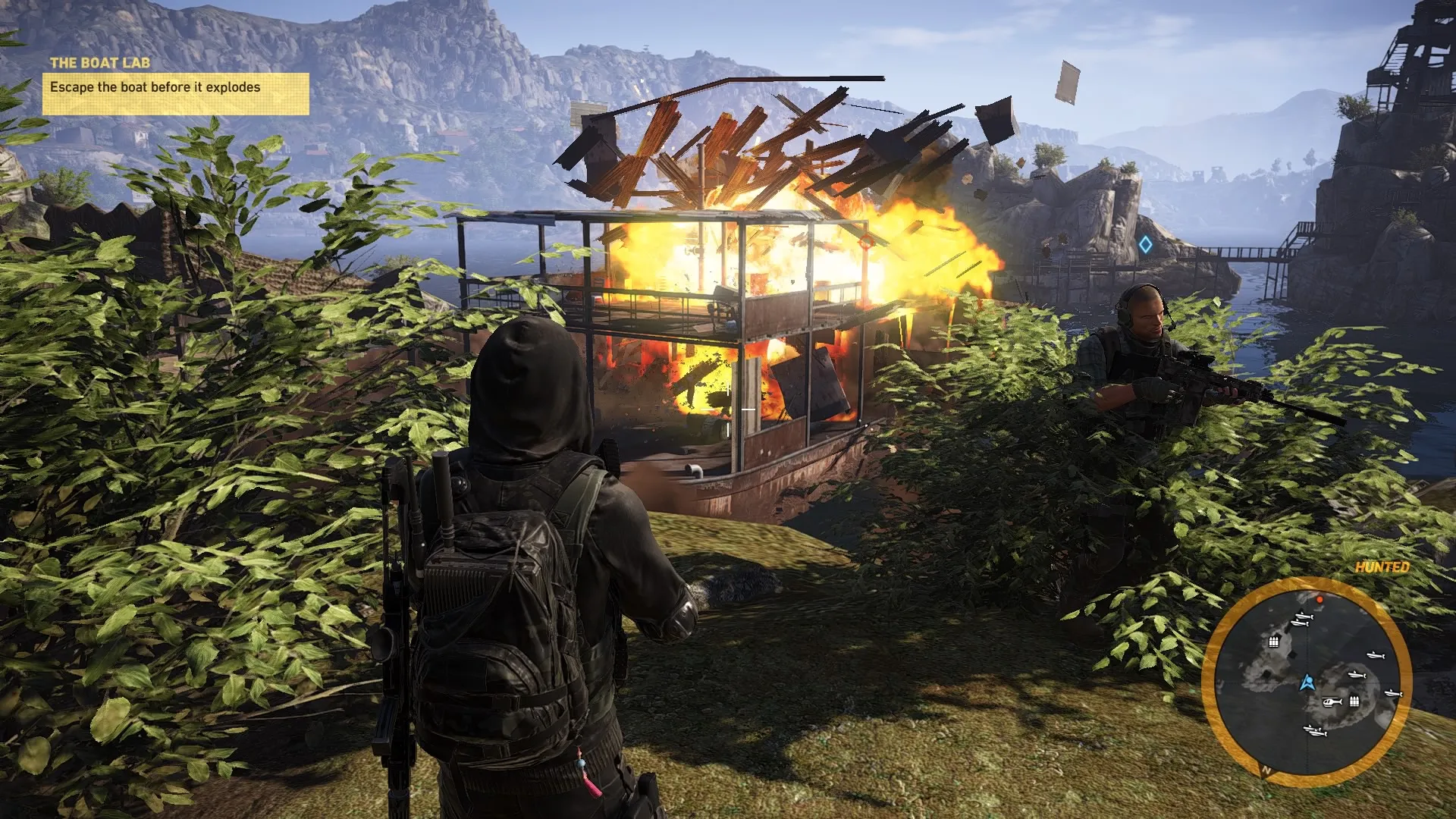
Task: Select the red enemy dot on minimap
Action: (1319, 600)
